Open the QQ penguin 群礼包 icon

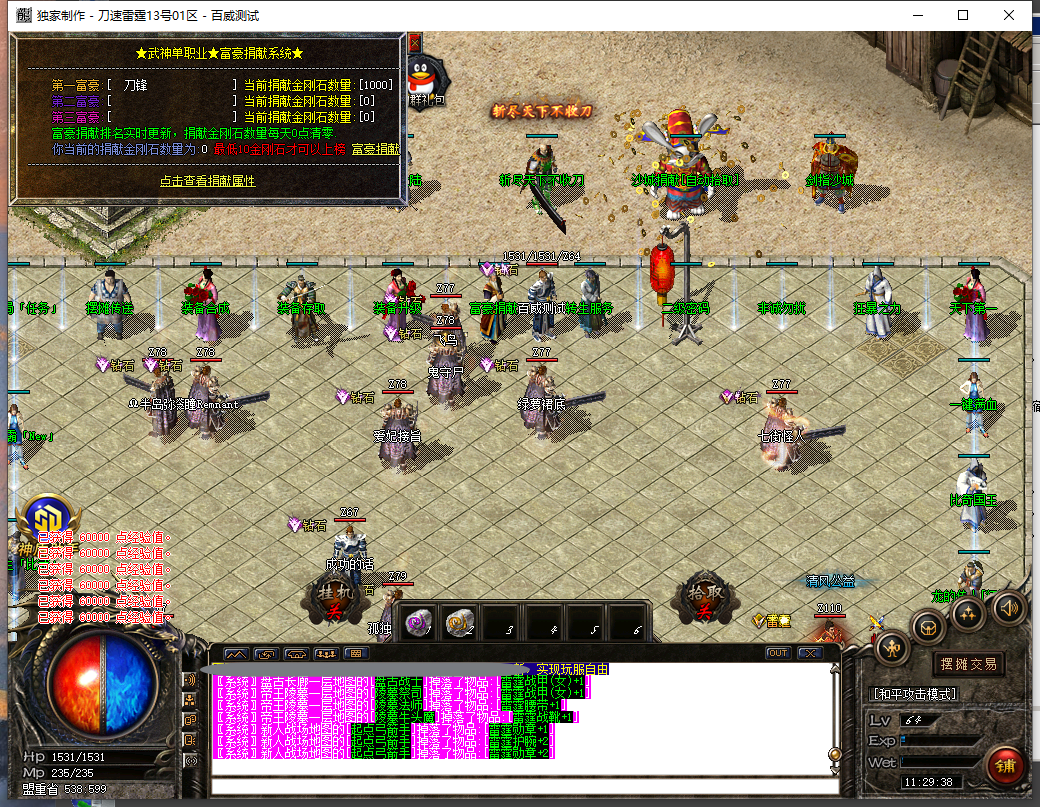[429, 77]
